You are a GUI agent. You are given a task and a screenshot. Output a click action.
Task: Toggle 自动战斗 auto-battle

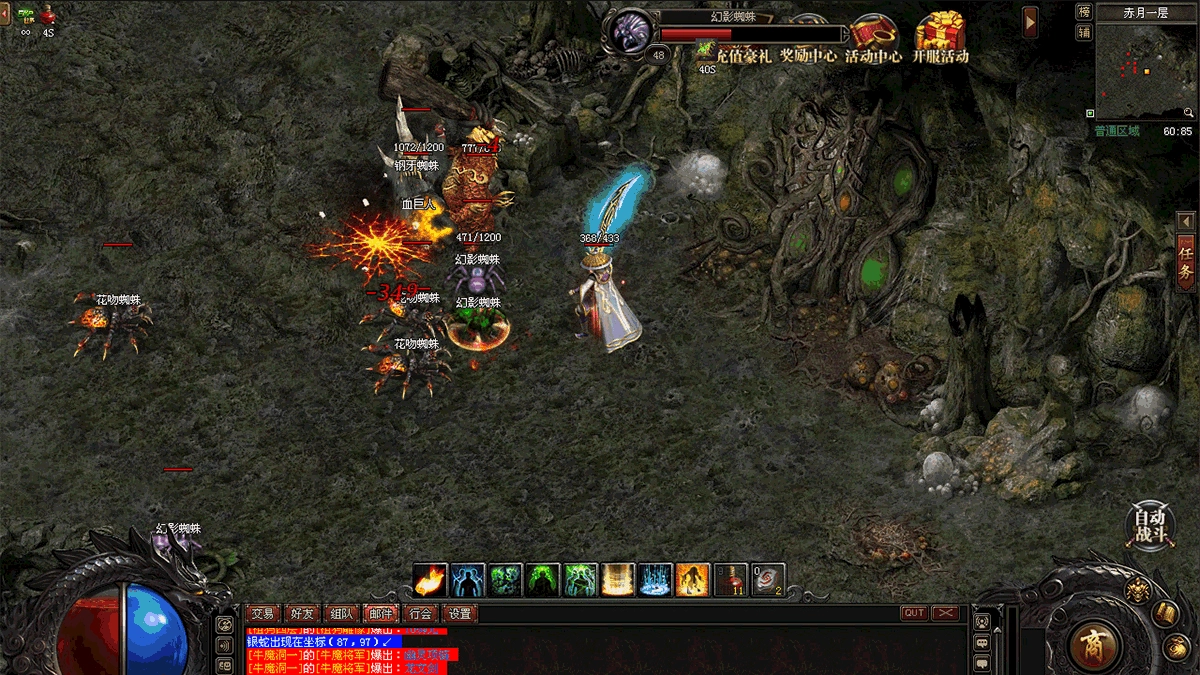[1150, 525]
